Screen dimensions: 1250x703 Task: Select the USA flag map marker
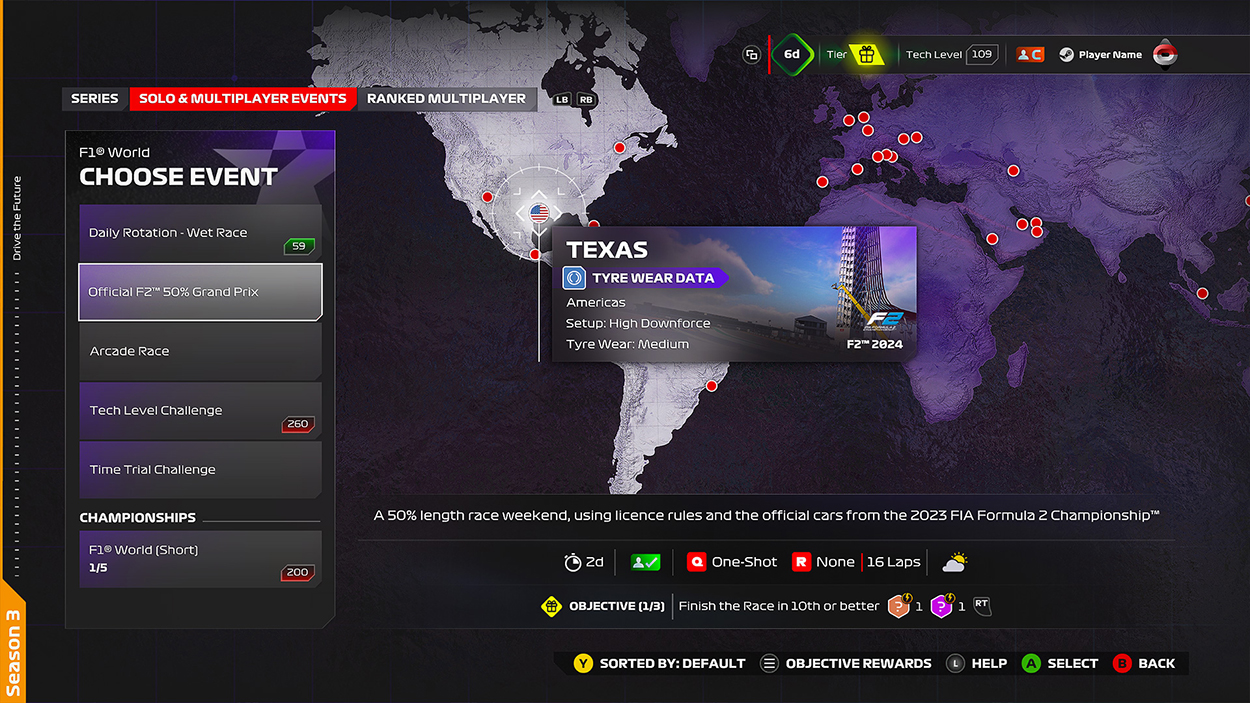(x=539, y=212)
